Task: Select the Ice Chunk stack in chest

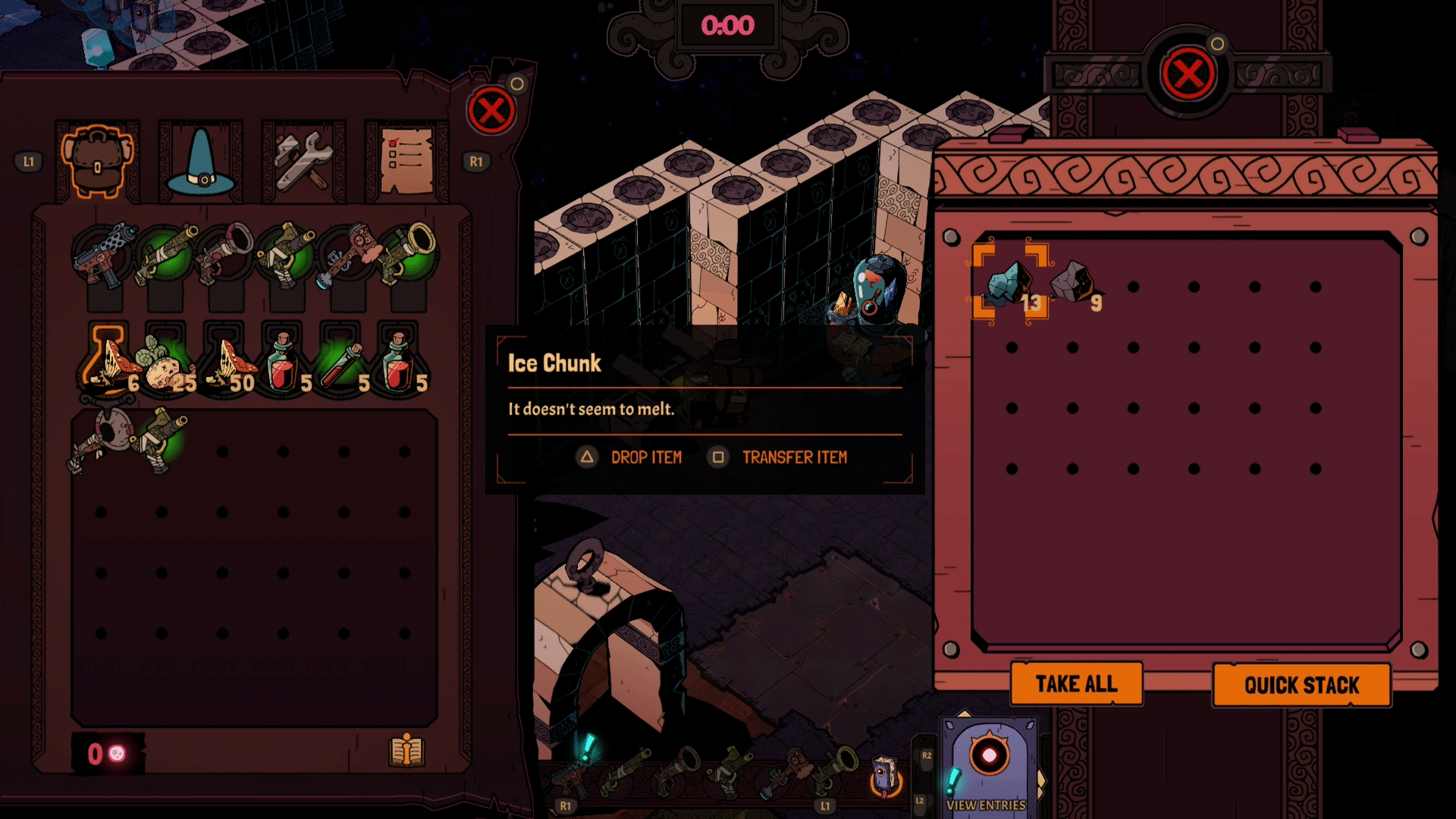Action: 1011,284
